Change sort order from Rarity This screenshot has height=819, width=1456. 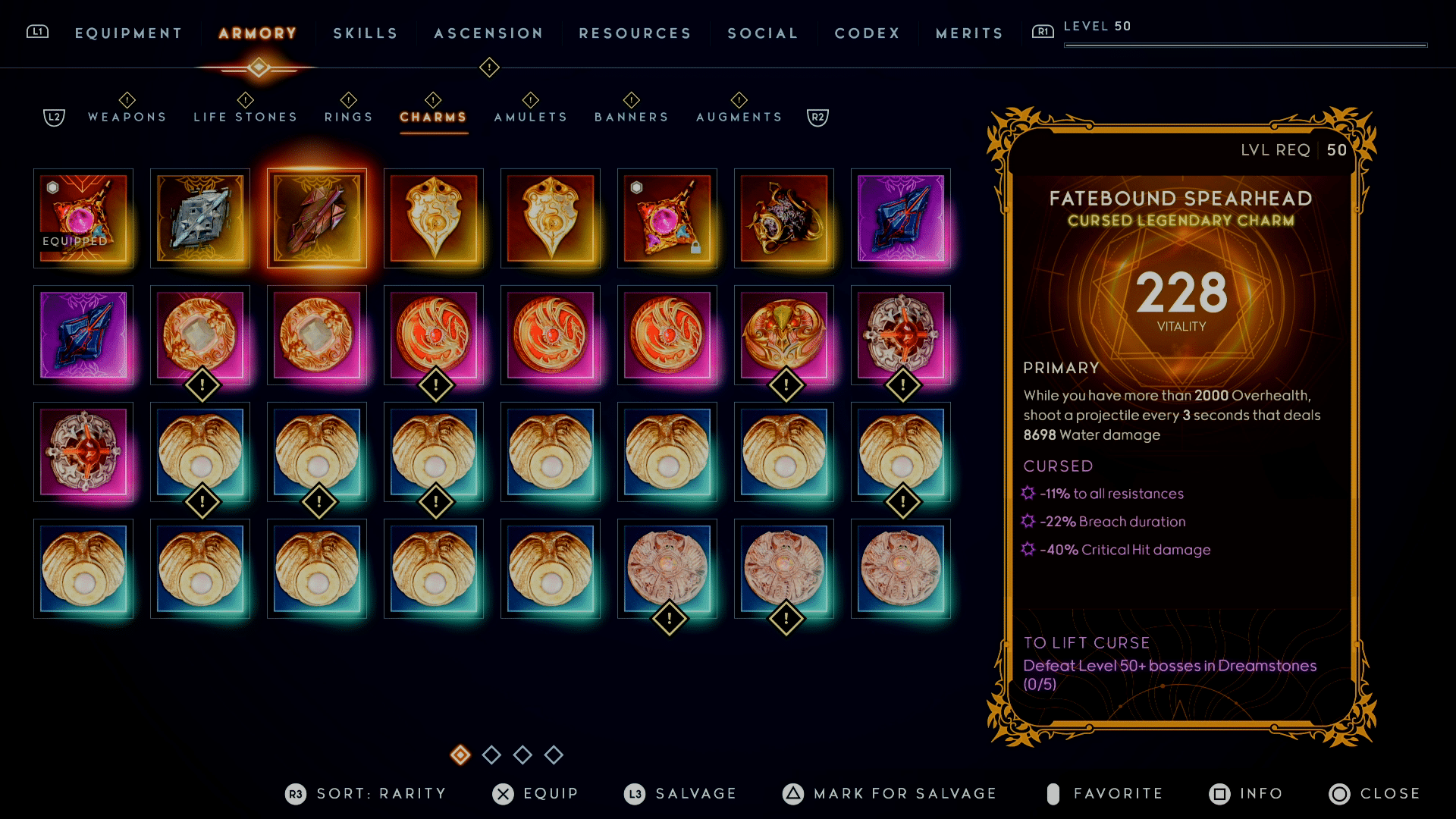[366, 793]
